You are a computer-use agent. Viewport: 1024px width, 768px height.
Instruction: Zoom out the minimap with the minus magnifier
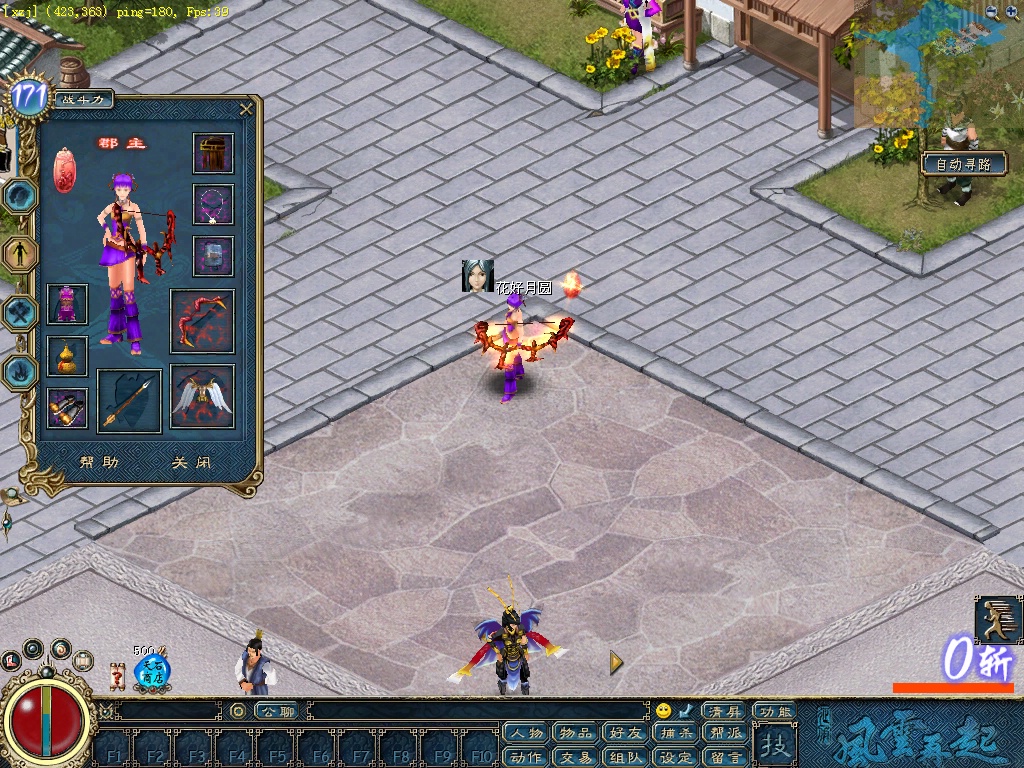(1013, 12)
